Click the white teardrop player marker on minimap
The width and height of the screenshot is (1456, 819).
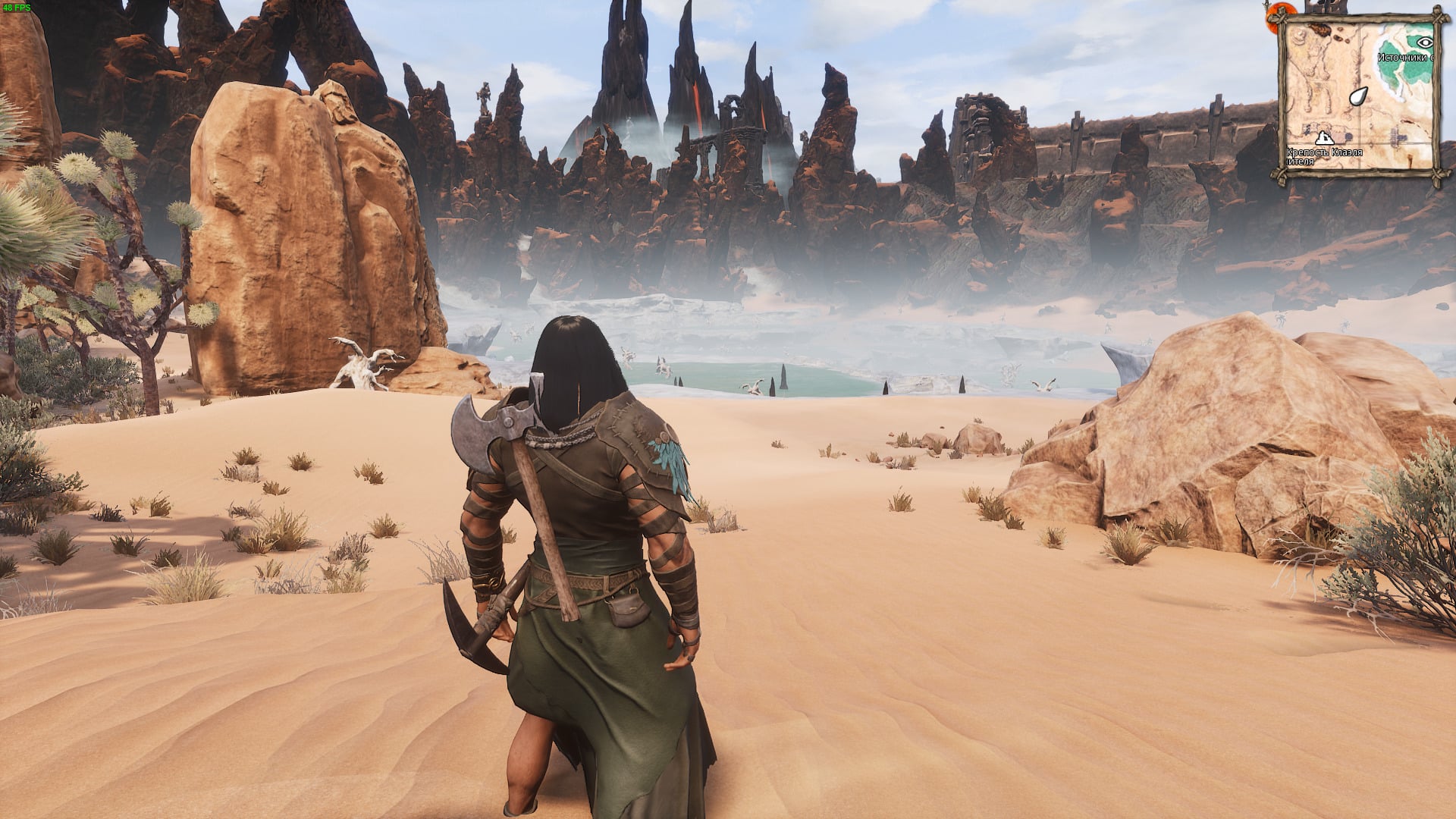click(1359, 97)
